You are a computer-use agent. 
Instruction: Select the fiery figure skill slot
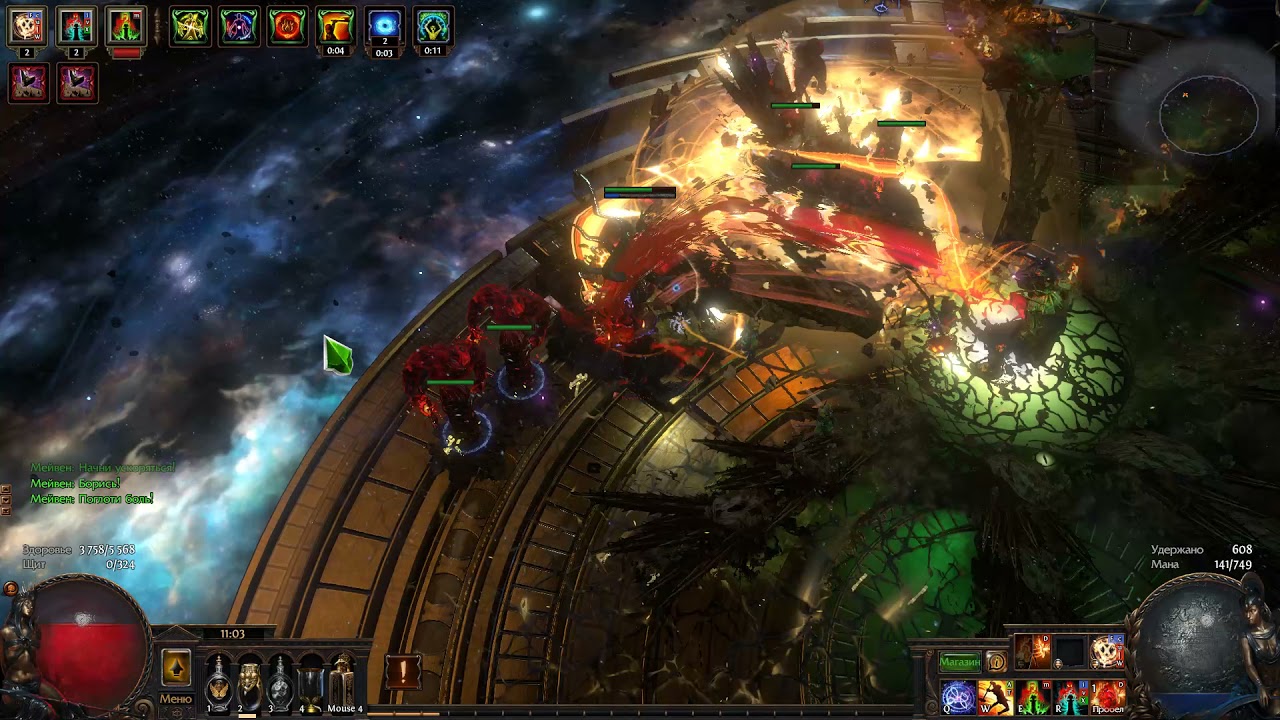pos(1033,652)
